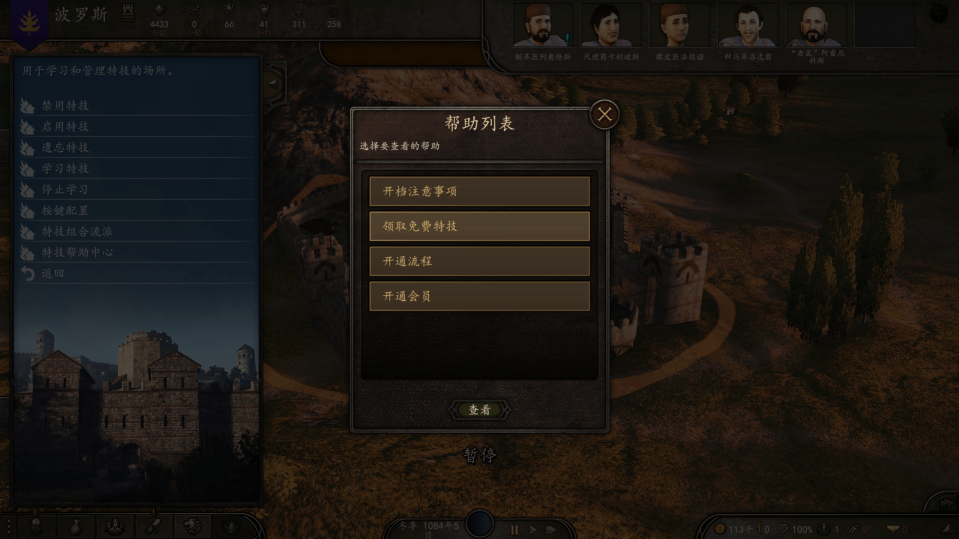Screen dimensions: 959x539
Task: Choose the 领取免费特技 help entry
Action: (479, 226)
